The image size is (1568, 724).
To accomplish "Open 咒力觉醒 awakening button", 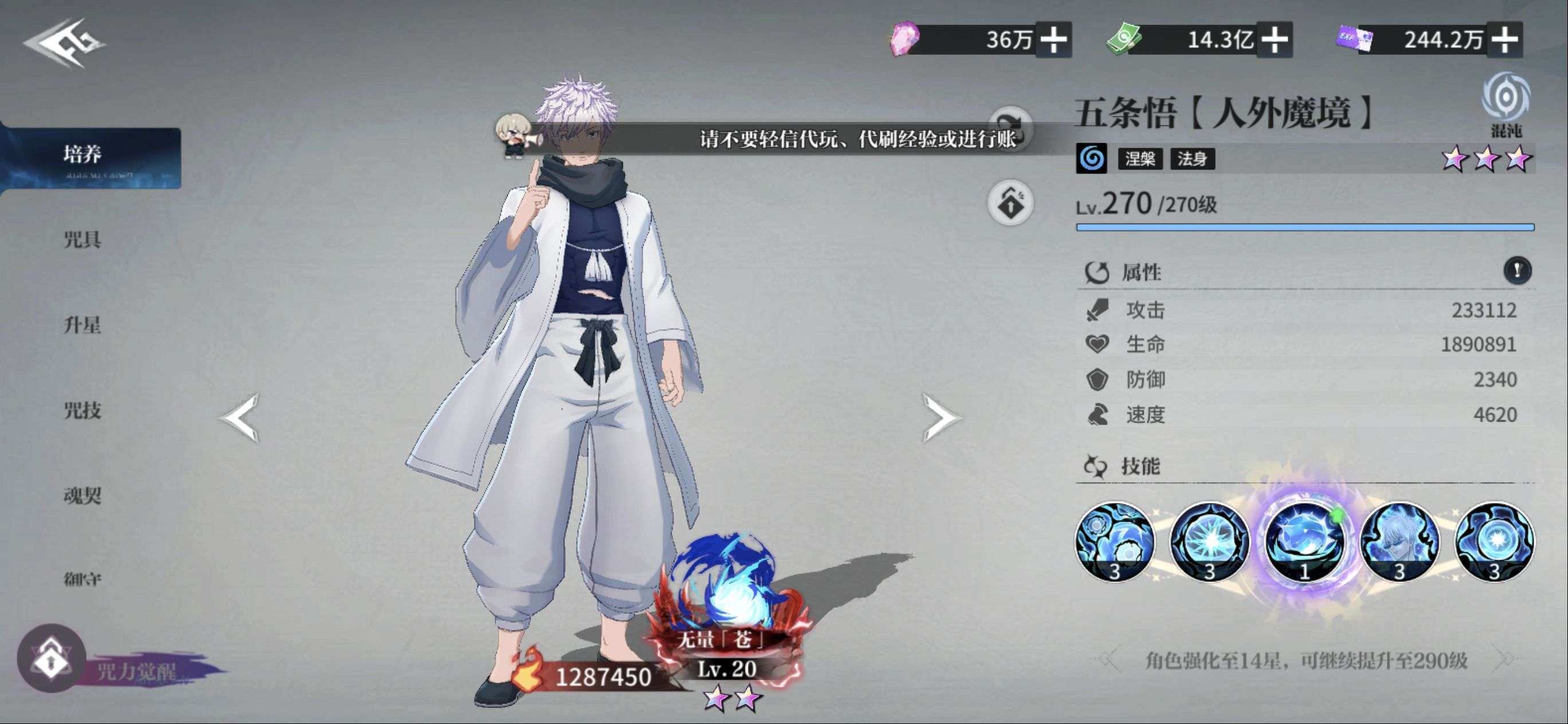I will click(52, 659).
